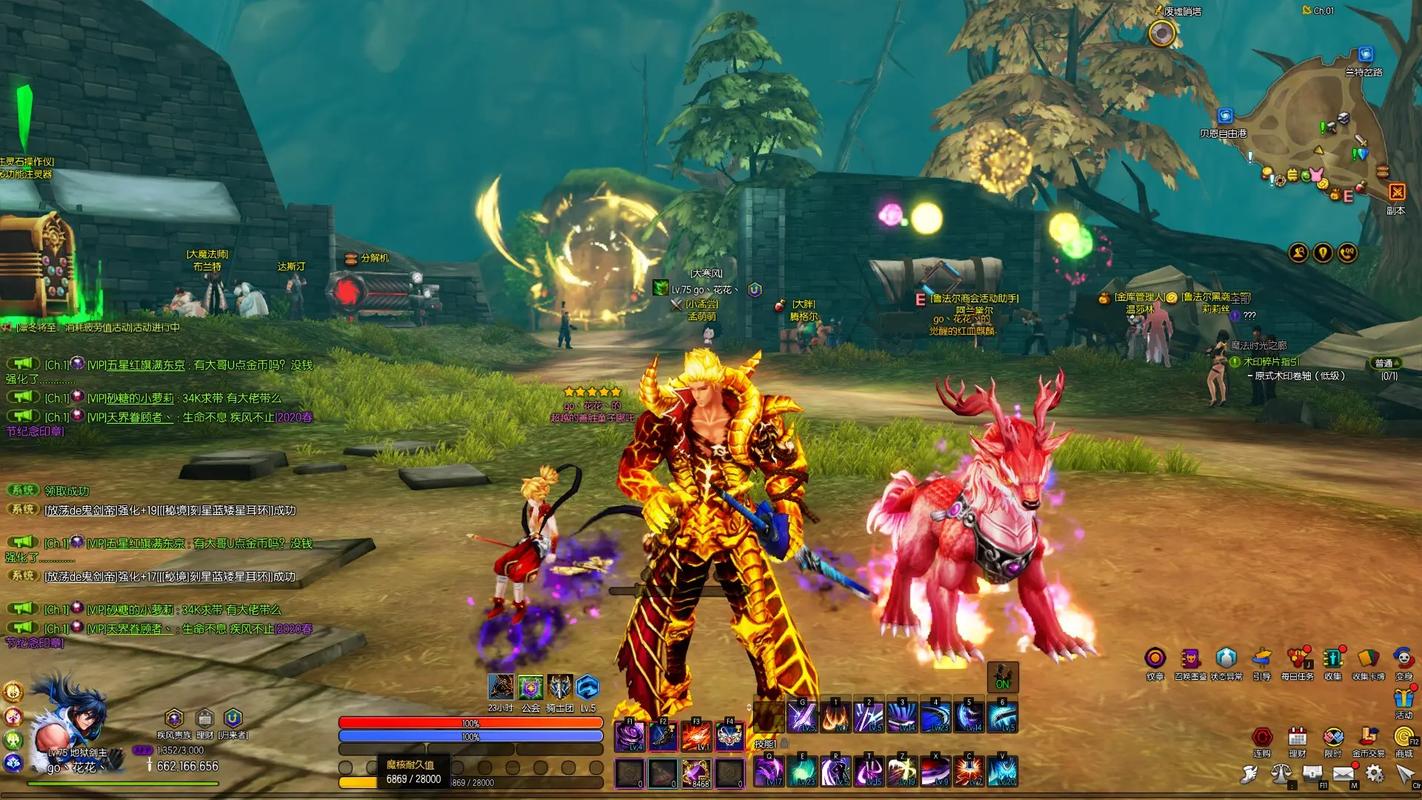1422x800 pixels.
Task: Open the treasure chest inventory icon
Action: pyautogui.click(x=1312, y=773)
